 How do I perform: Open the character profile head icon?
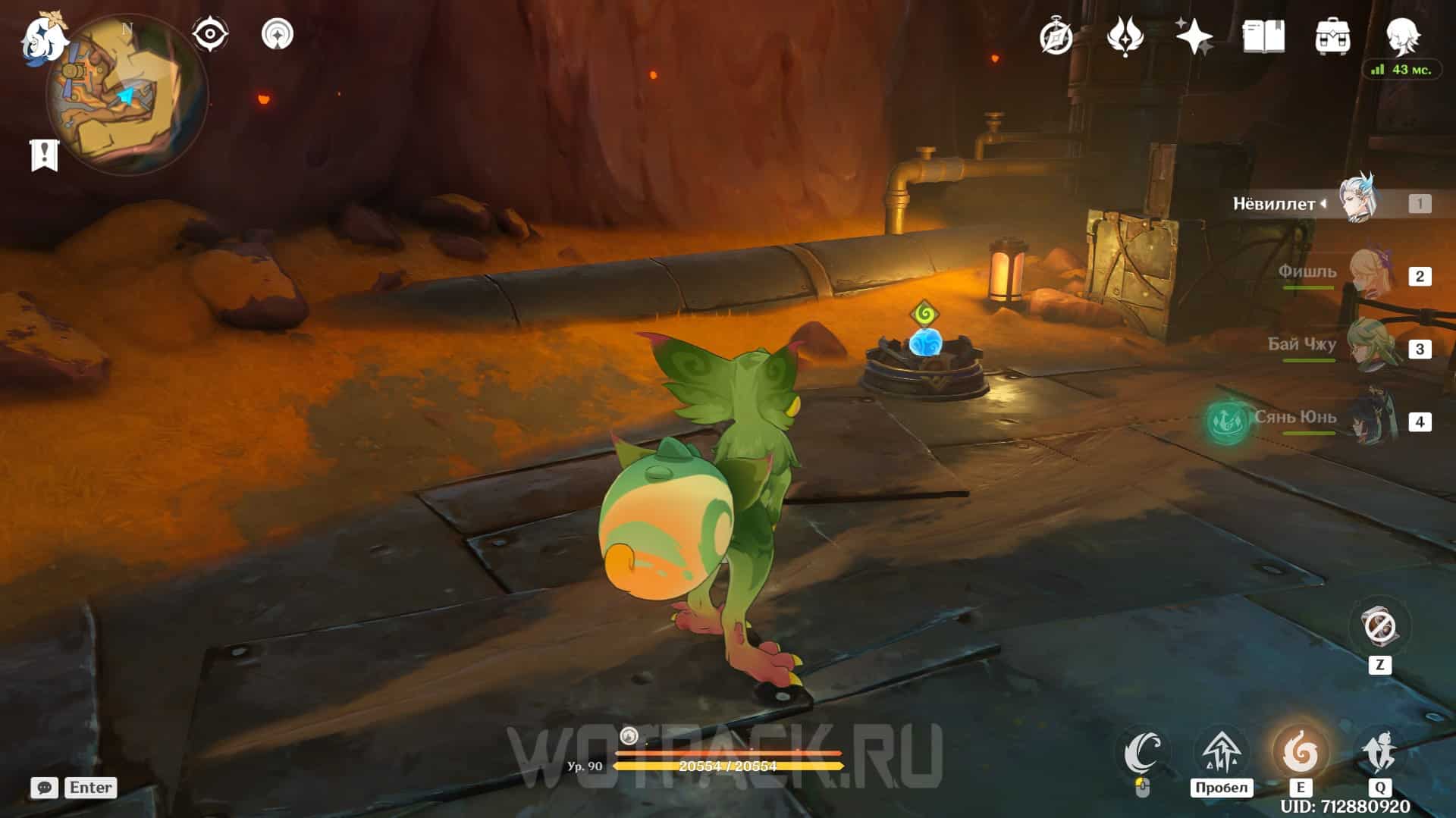pyautogui.click(x=1401, y=34)
